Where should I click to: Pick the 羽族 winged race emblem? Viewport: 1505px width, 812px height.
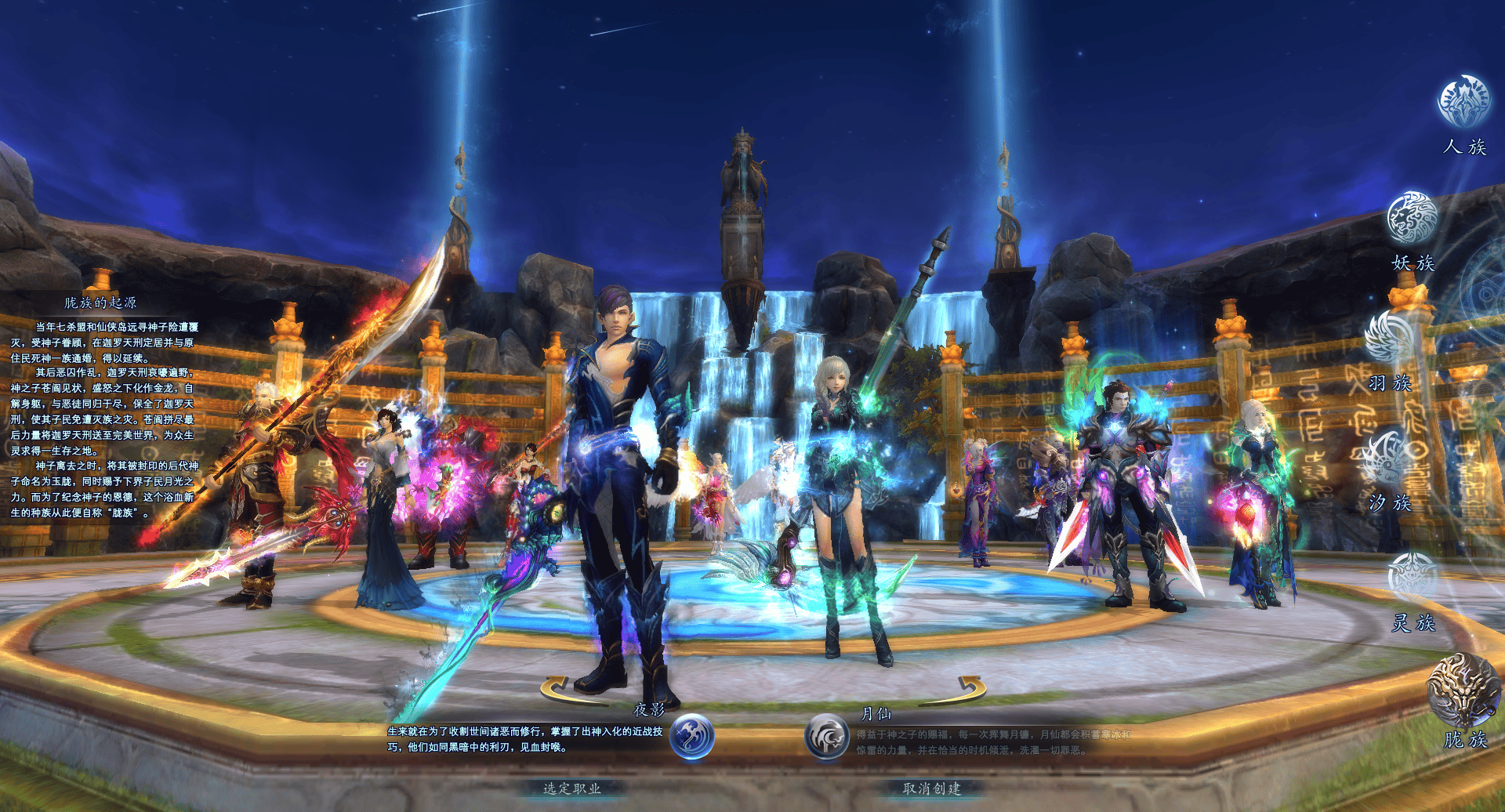click(x=1390, y=335)
